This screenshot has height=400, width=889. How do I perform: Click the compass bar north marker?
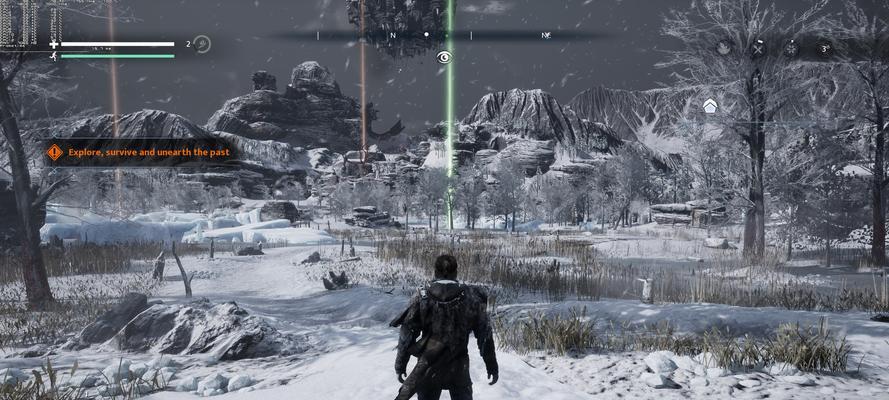coord(393,35)
